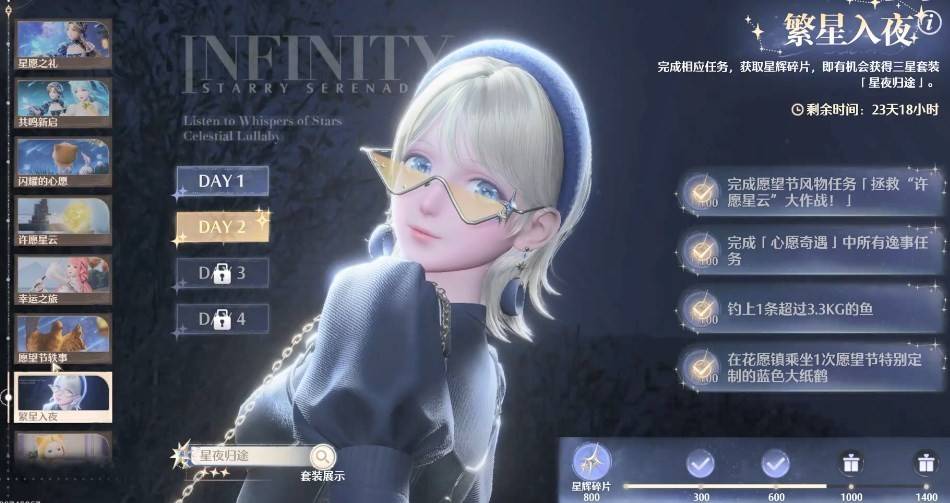Image resolution: width=950 pixels, height=503 pixels.
Task: Select the 心愿奇遇 anecdote task entry
Action: [x=810, y=250]
